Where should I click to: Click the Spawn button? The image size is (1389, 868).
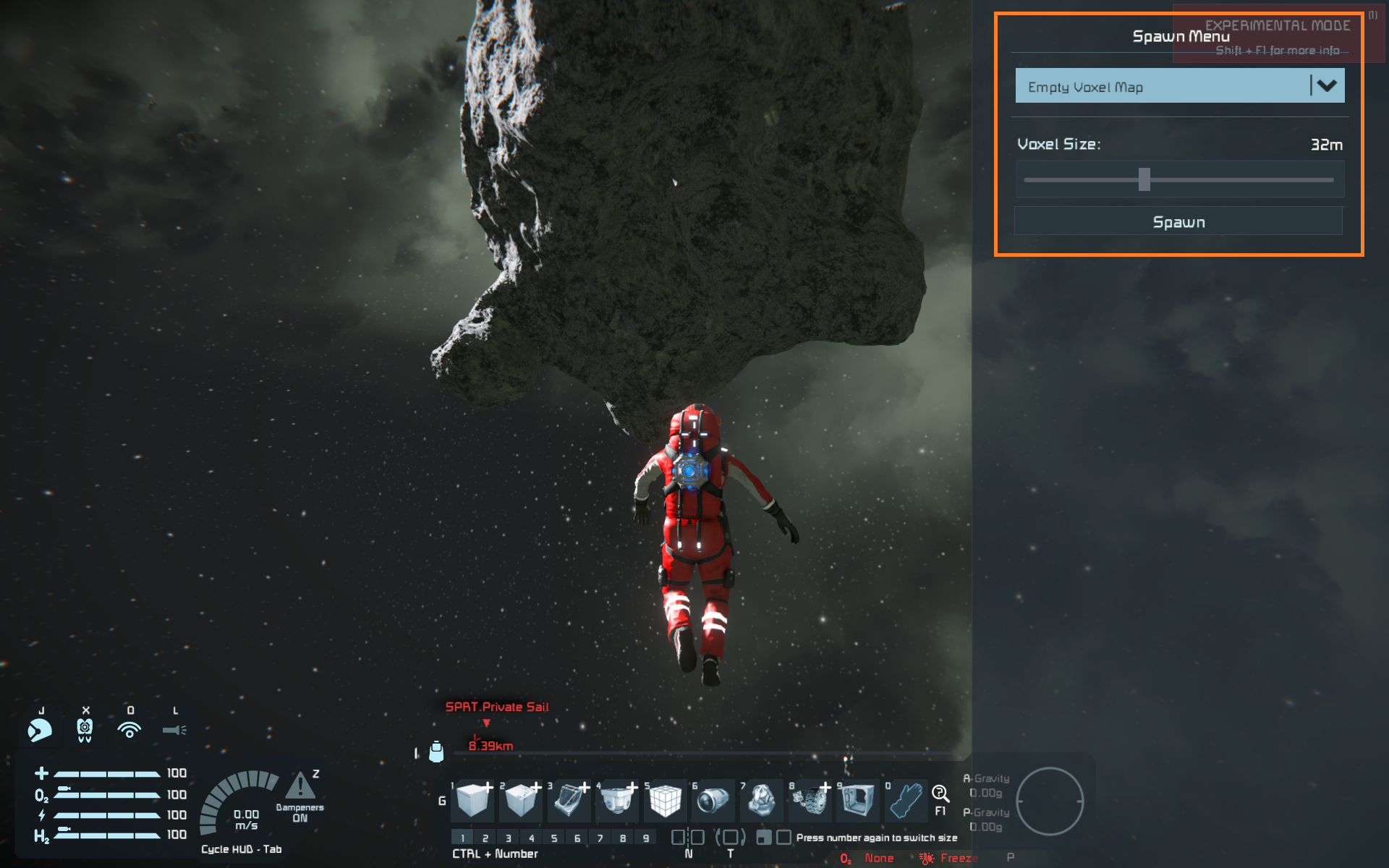1178,221
